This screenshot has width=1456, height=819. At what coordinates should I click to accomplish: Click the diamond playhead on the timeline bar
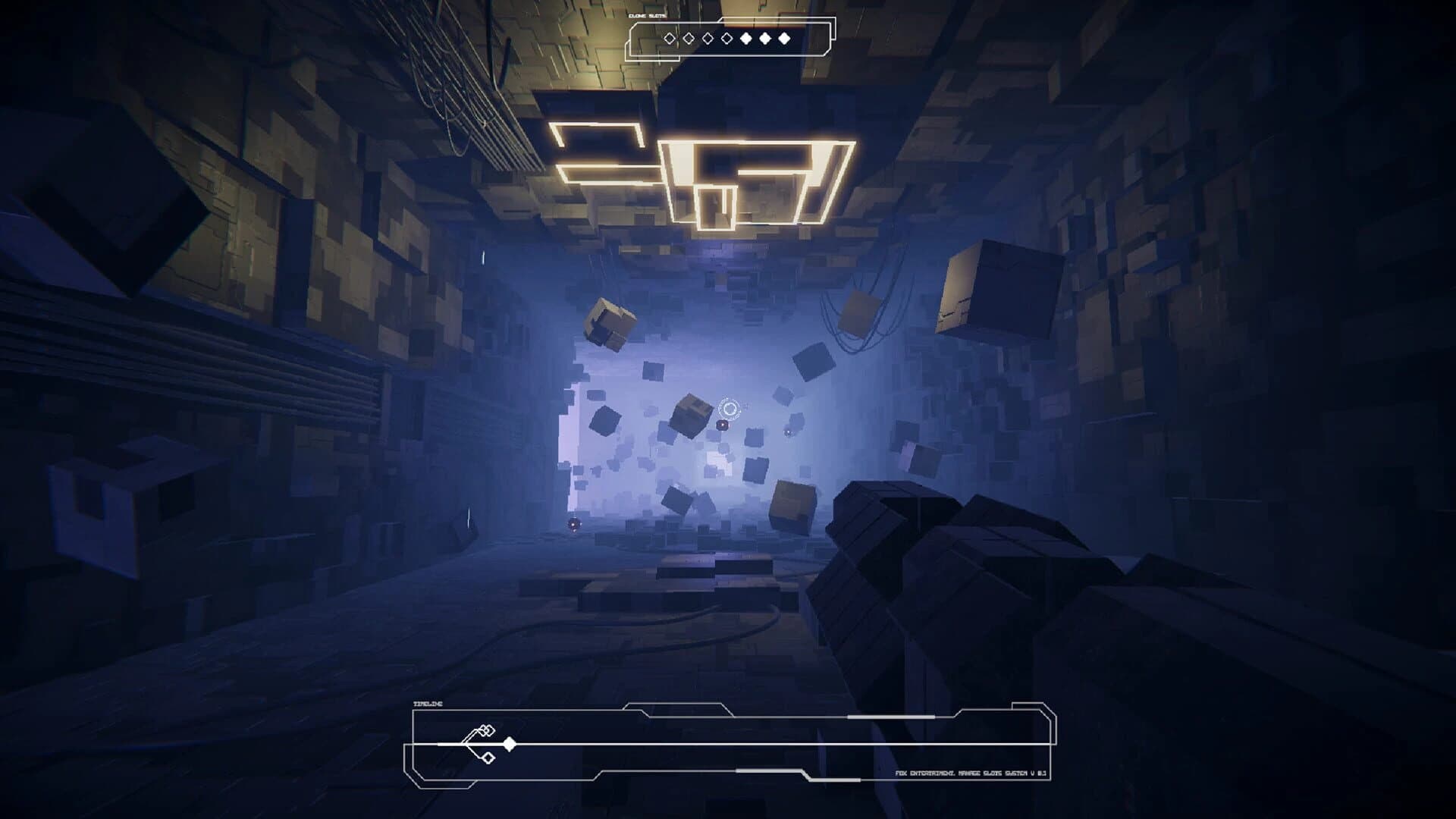[510, 743]
